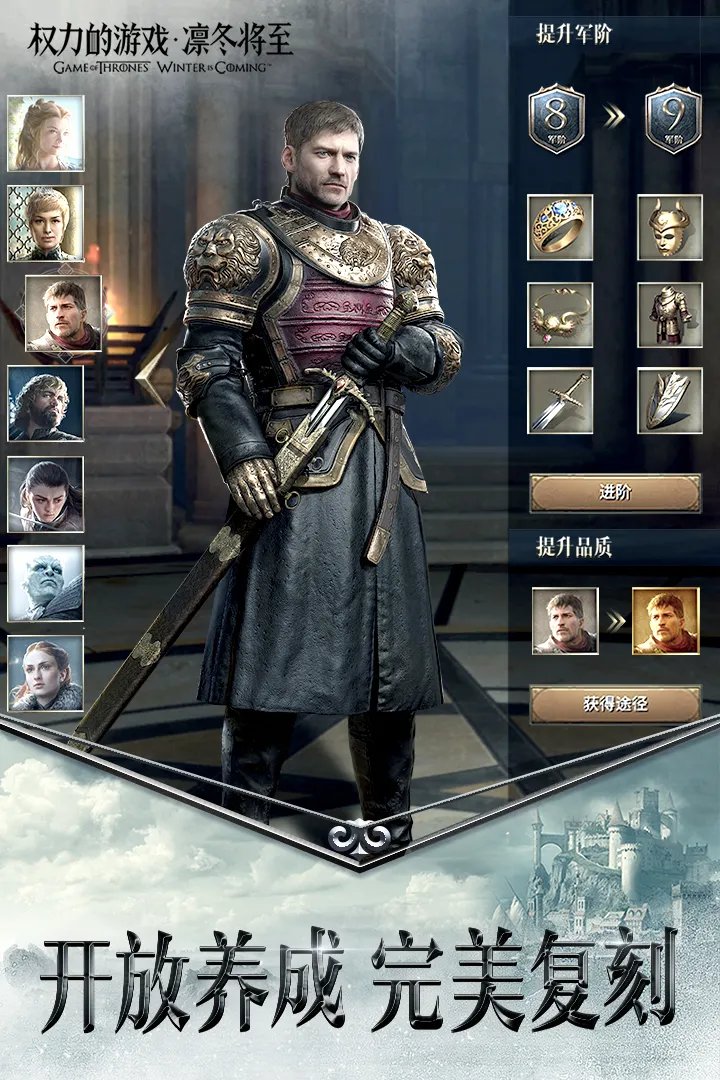Choose the steel sword equipment slot
The image size is (720, 1080).
[560, 400]
